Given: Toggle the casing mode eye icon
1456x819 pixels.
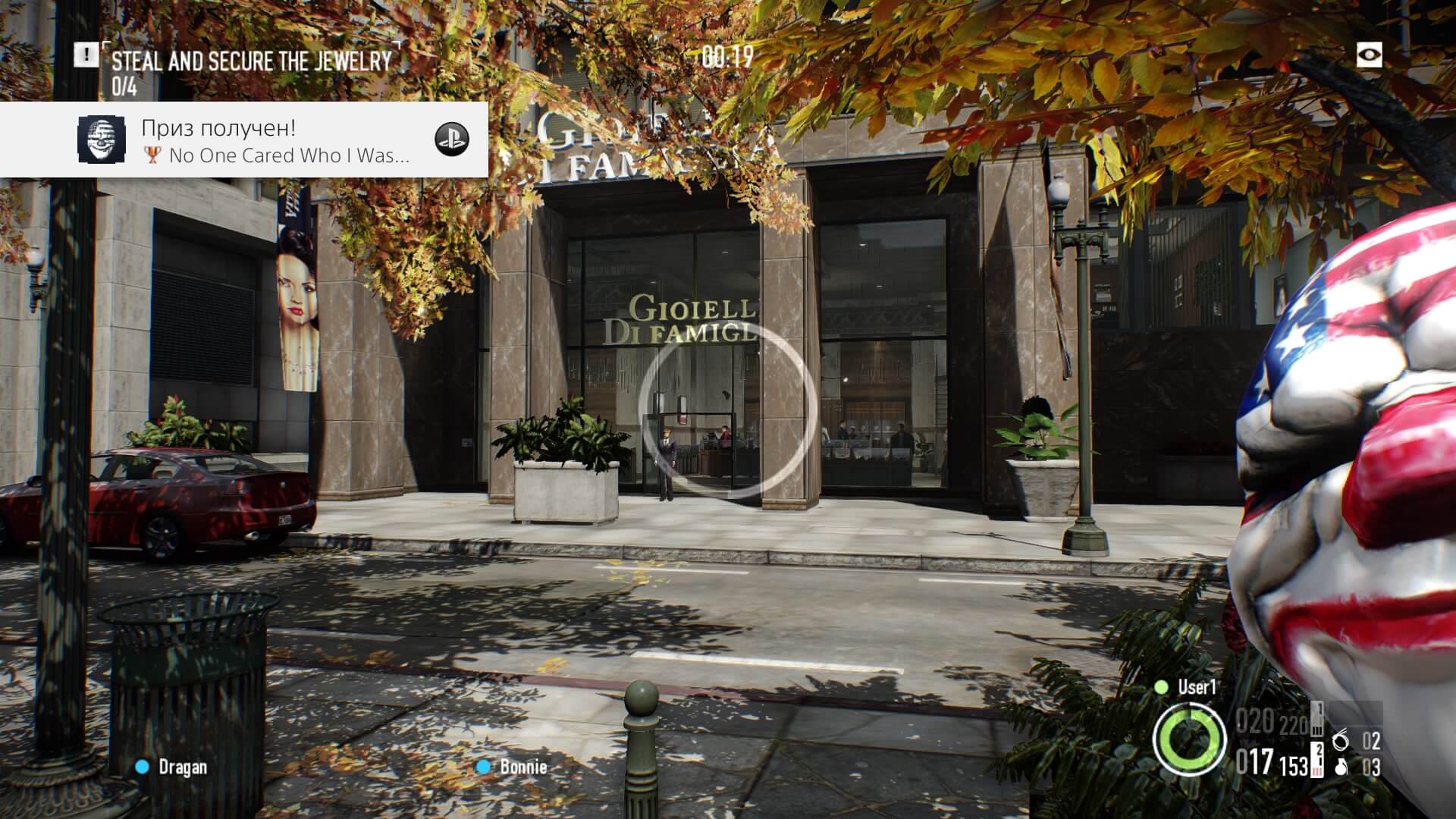Looking at the screenshot, I should 1369,55.
